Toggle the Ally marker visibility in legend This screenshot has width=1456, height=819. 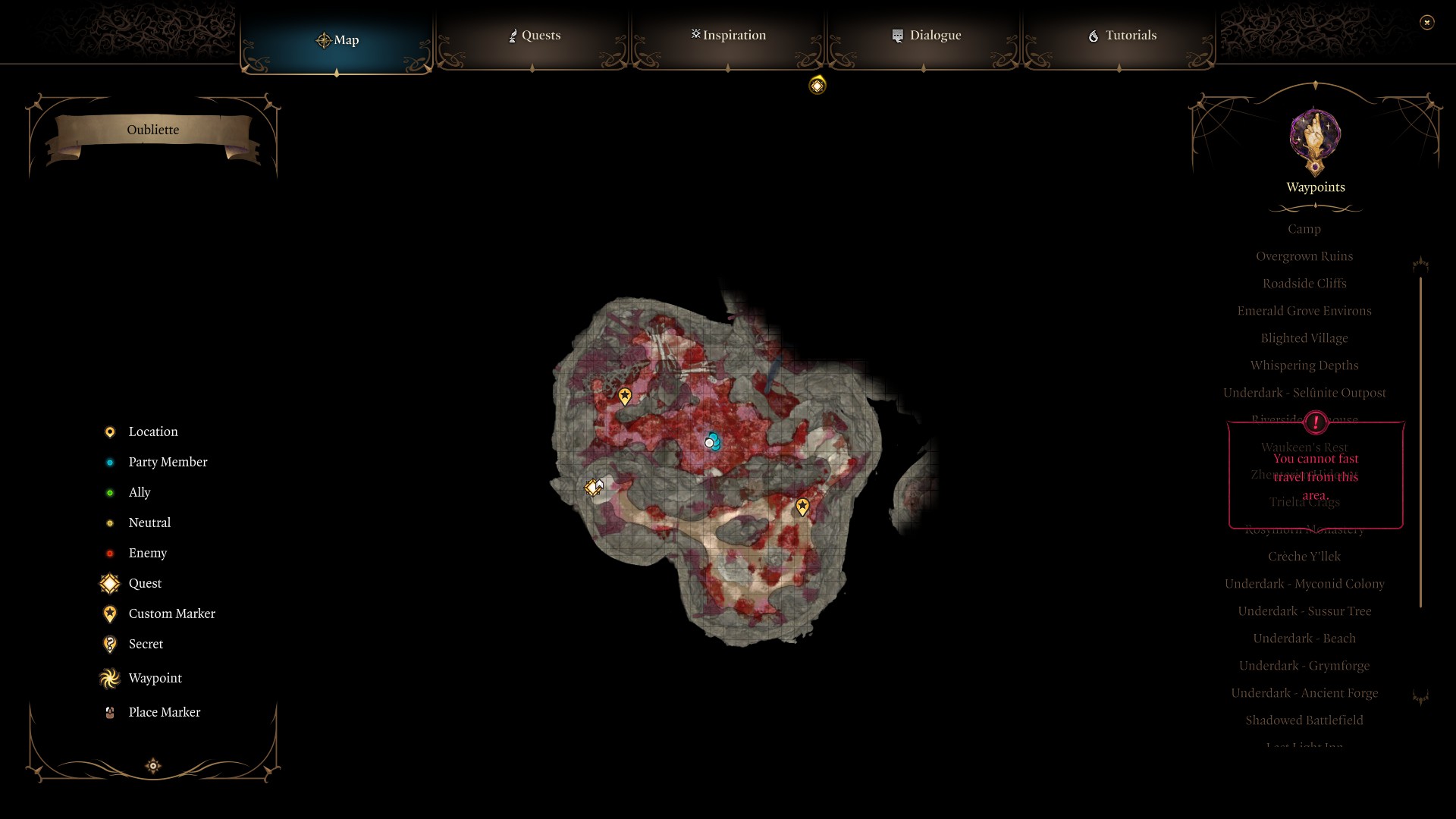tap(109, 492)
